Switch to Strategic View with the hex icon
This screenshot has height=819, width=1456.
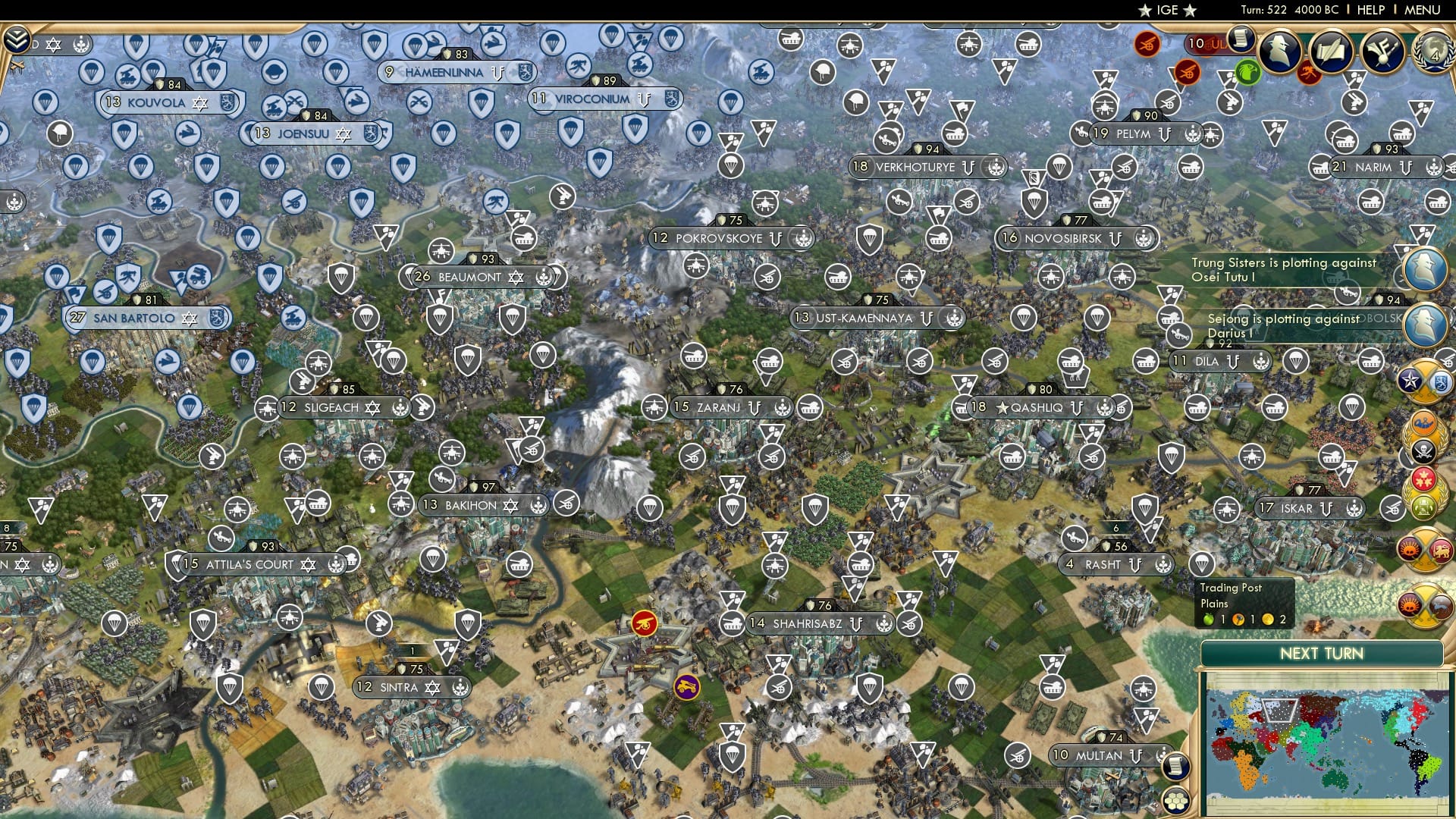[1176, 801]
